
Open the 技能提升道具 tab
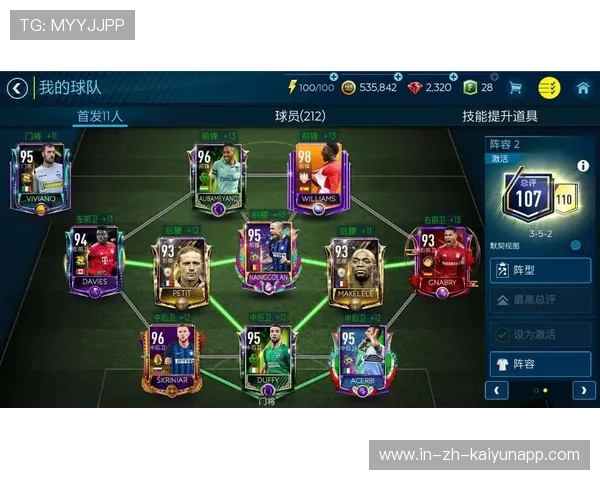pos(500,116)
